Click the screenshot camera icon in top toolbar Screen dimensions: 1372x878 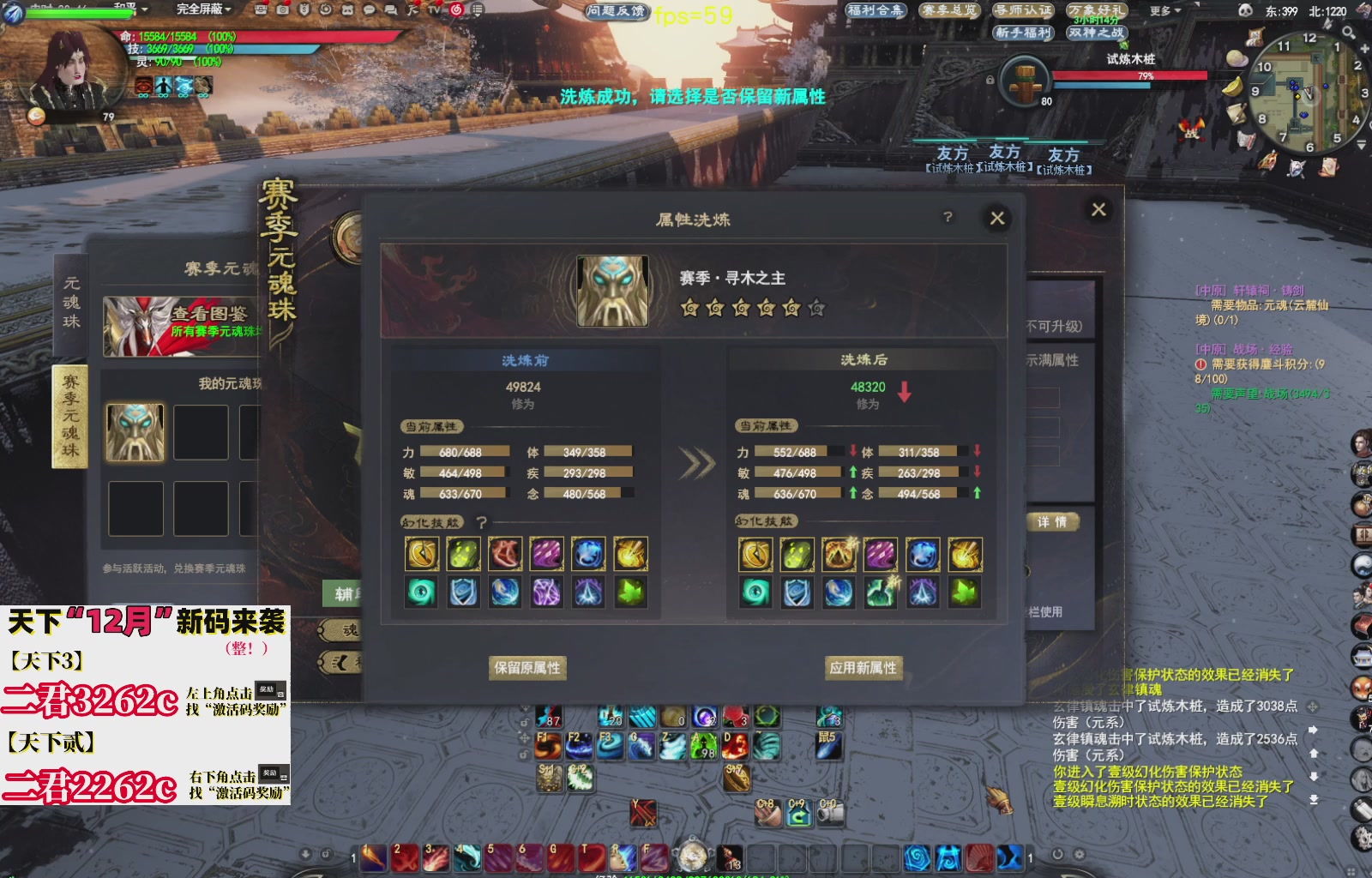click(284, 9)
